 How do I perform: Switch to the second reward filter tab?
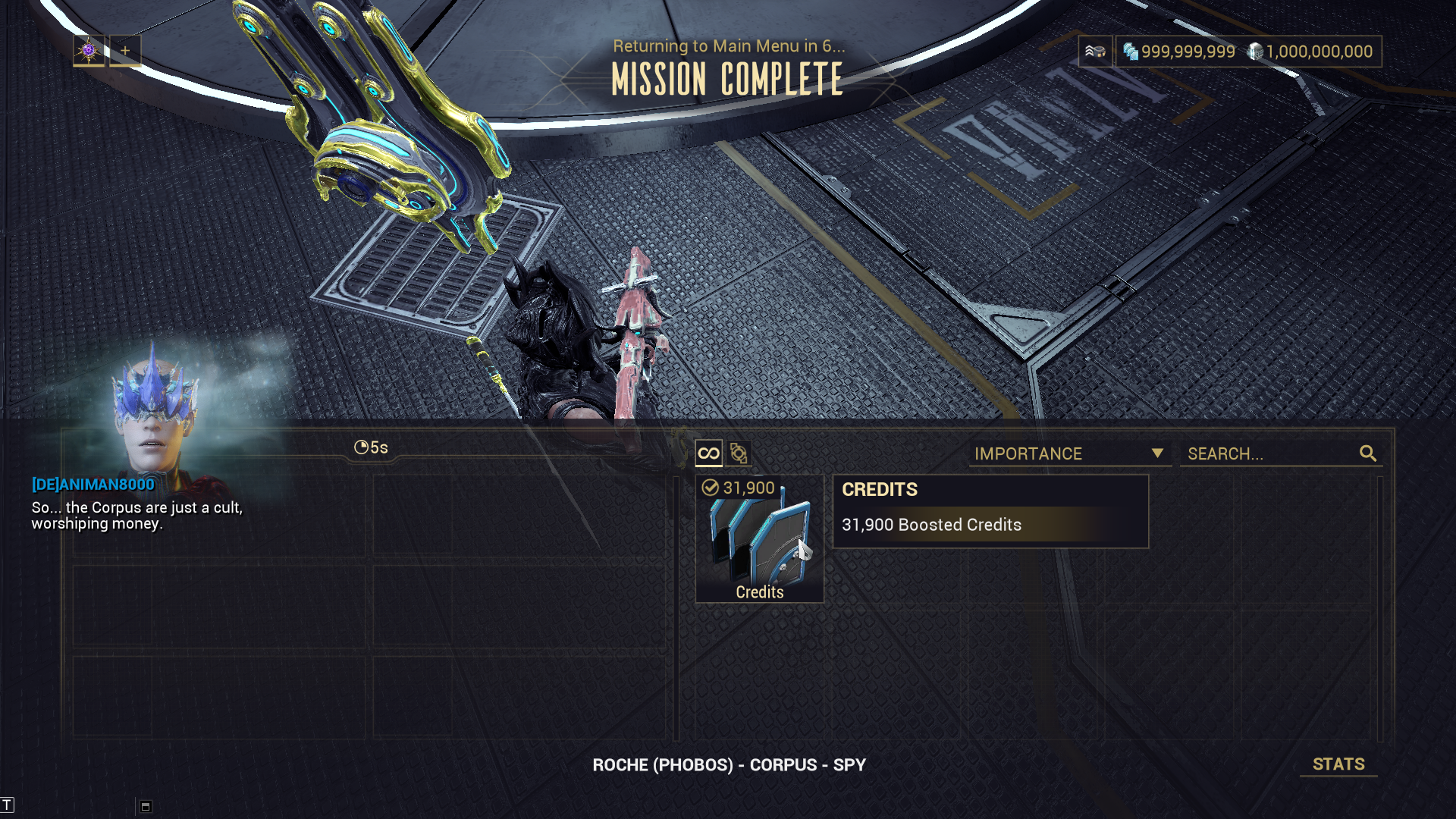(x=739, y=453)
